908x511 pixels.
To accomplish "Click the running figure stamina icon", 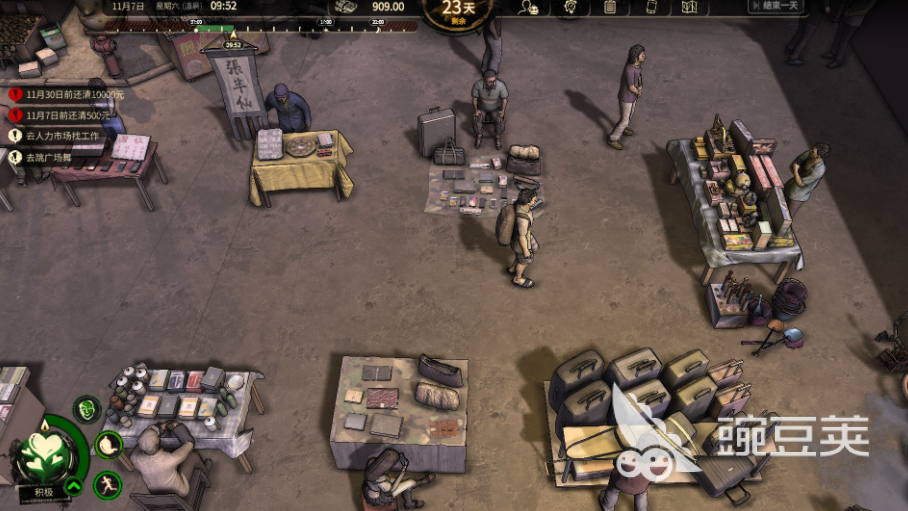I will click(x=106, y=485).
